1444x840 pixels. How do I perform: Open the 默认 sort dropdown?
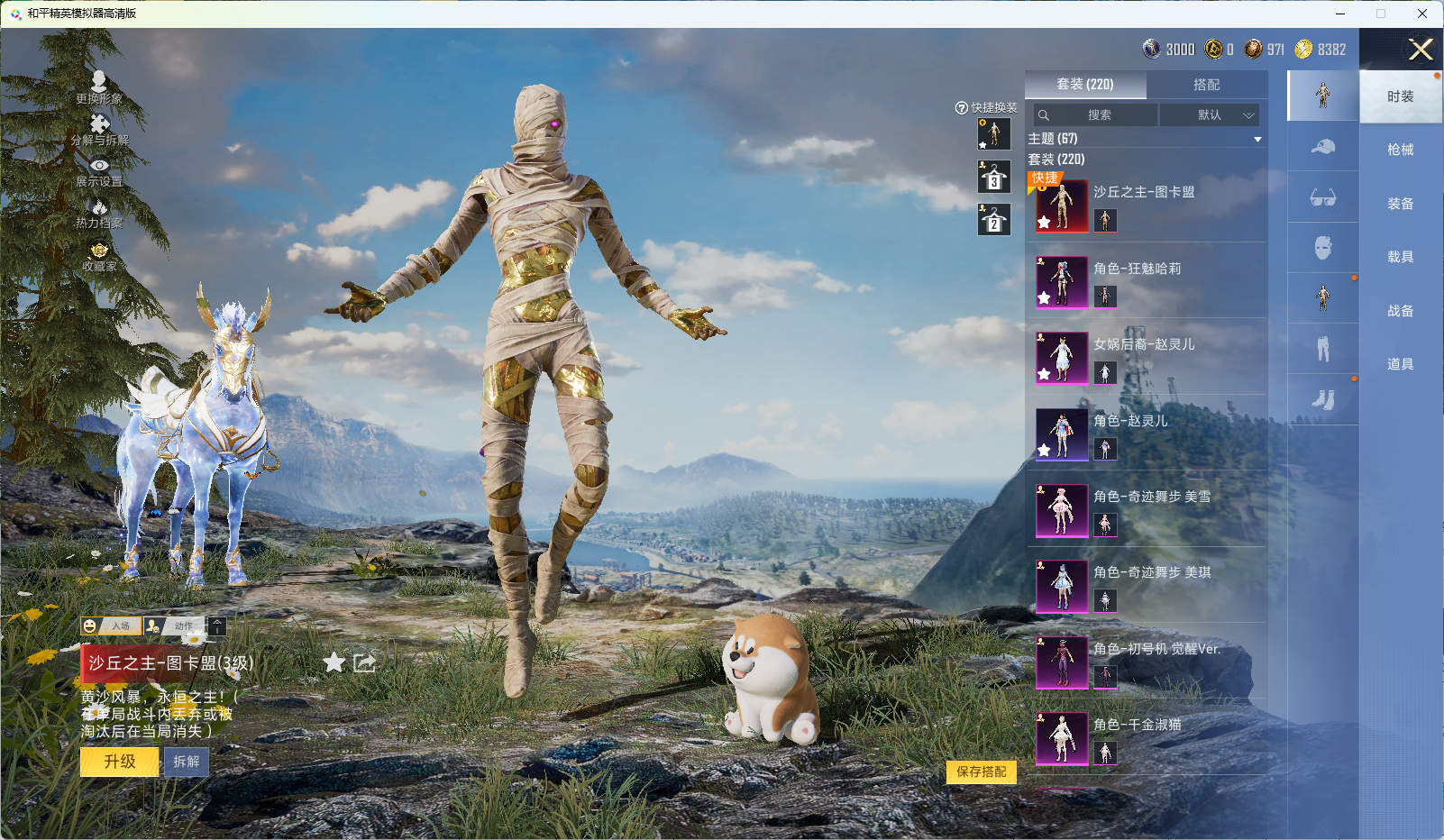click(x=1210, y=115)
